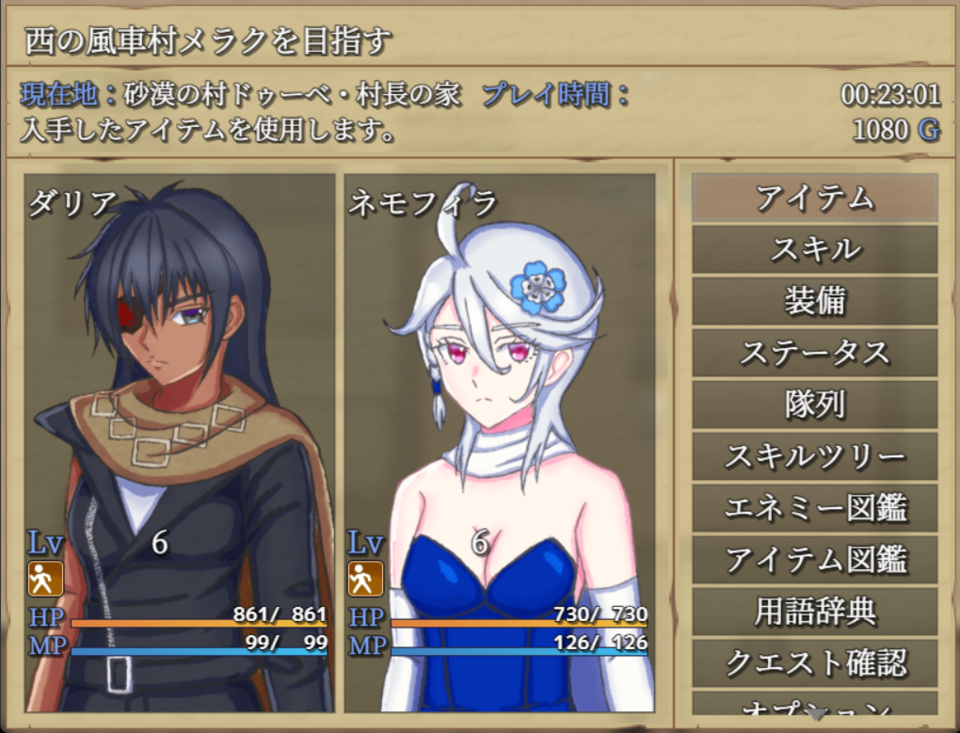Select the 隊列 (Formation) option
Viewport: 960px width, 733px height.
pyautogui.click(x=814, y=405)
